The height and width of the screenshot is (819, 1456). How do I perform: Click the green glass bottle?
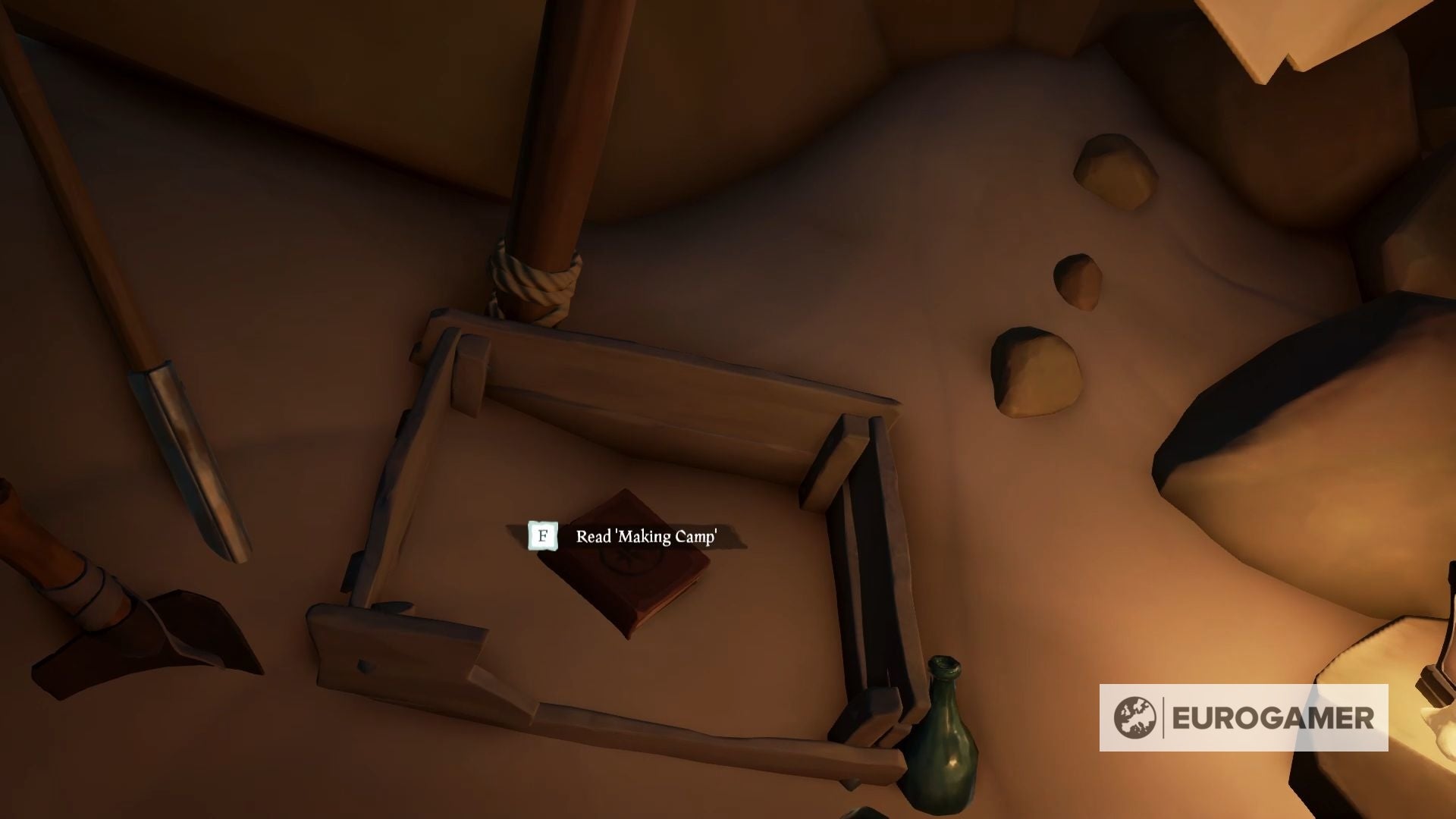coord(944,736)
